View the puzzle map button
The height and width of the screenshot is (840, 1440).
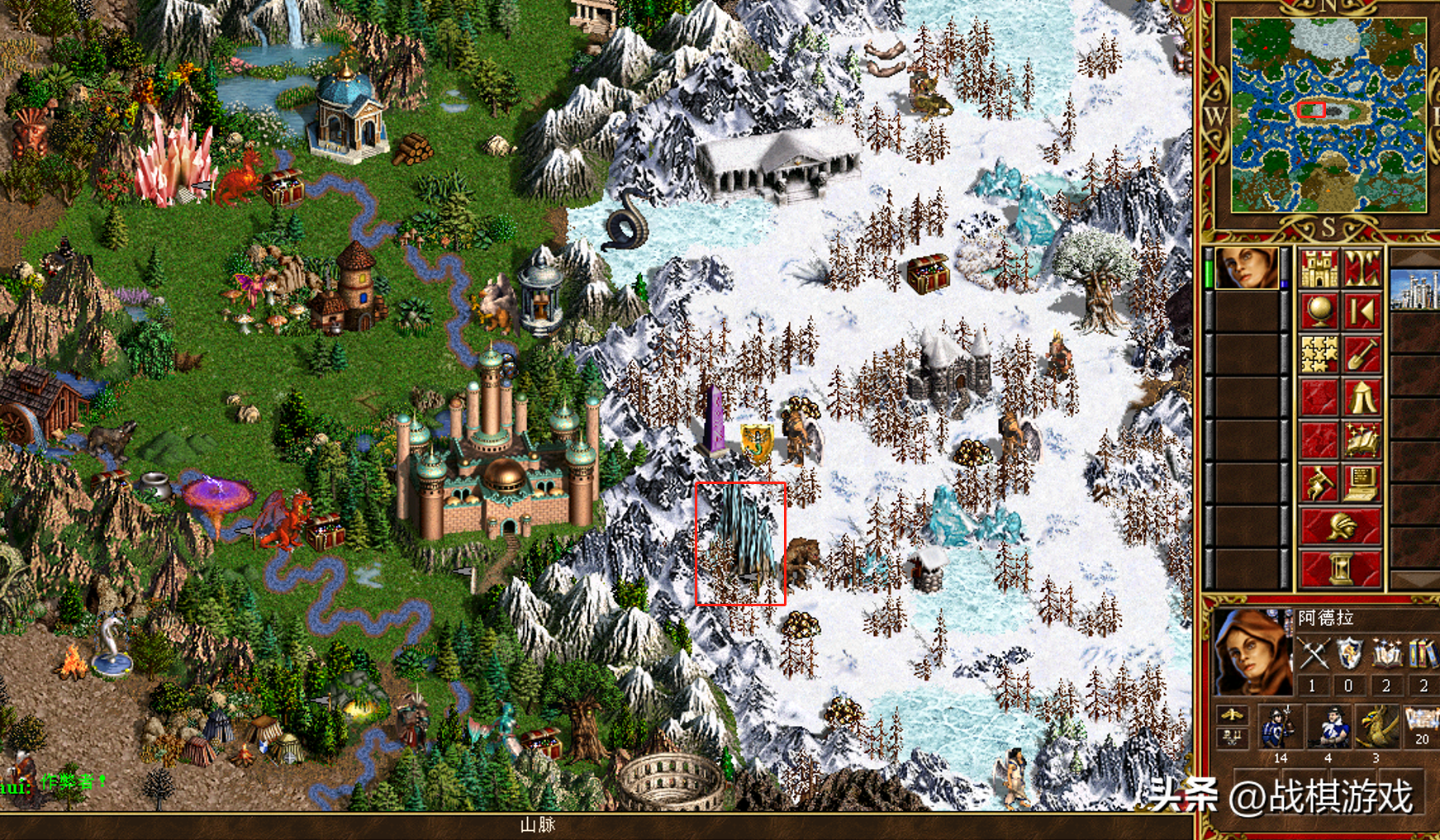click(x=1319, y=355)
